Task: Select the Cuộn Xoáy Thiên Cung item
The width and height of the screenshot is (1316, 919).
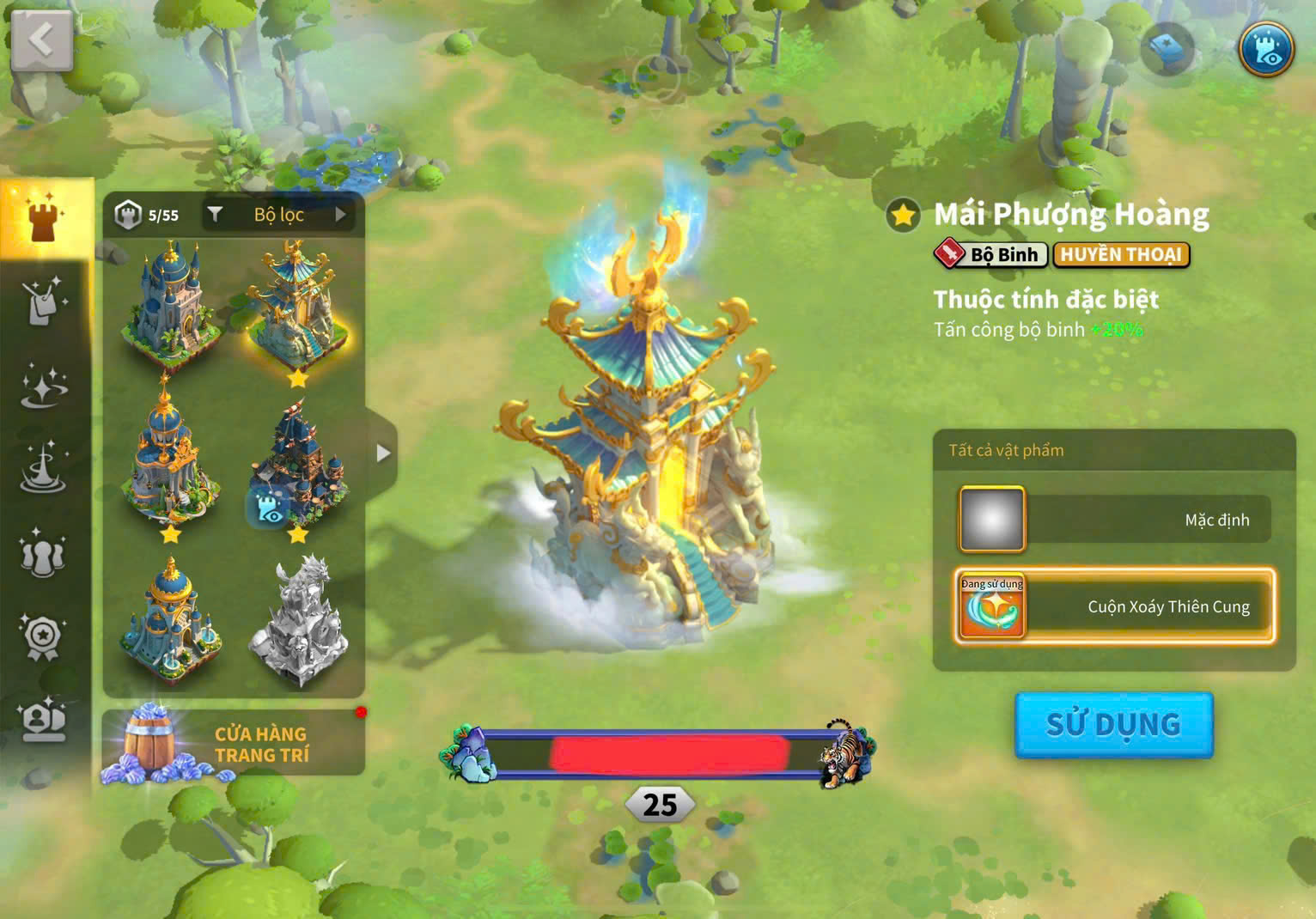Action: coord(1114,606)
